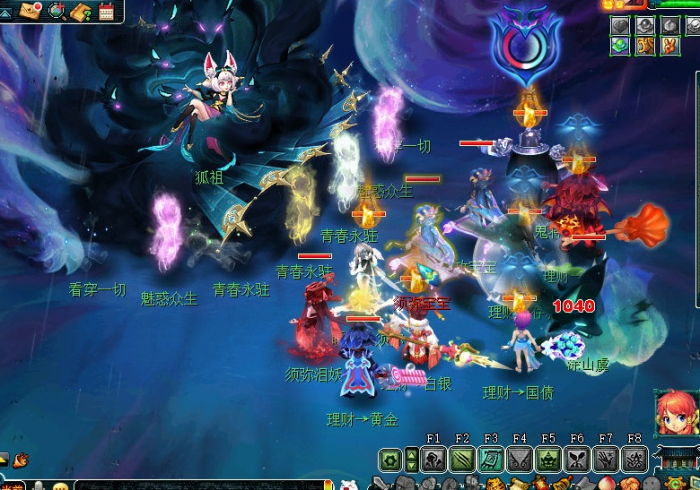Activate the F1 skill slot
The image size is (700, 490).
click(x=433, y=460)
